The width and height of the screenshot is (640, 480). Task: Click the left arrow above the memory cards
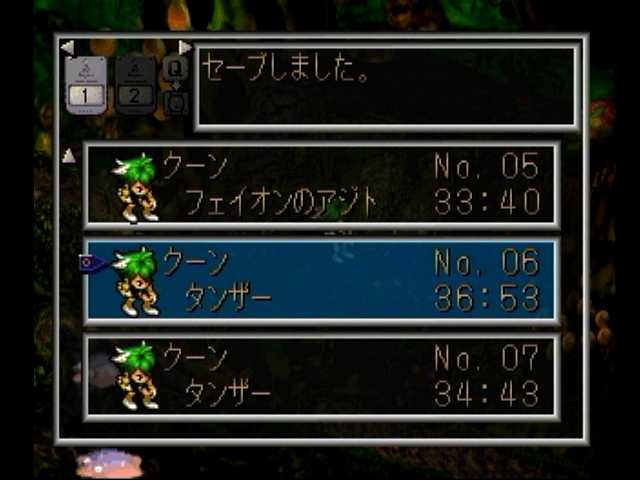(x=66, y=47)
